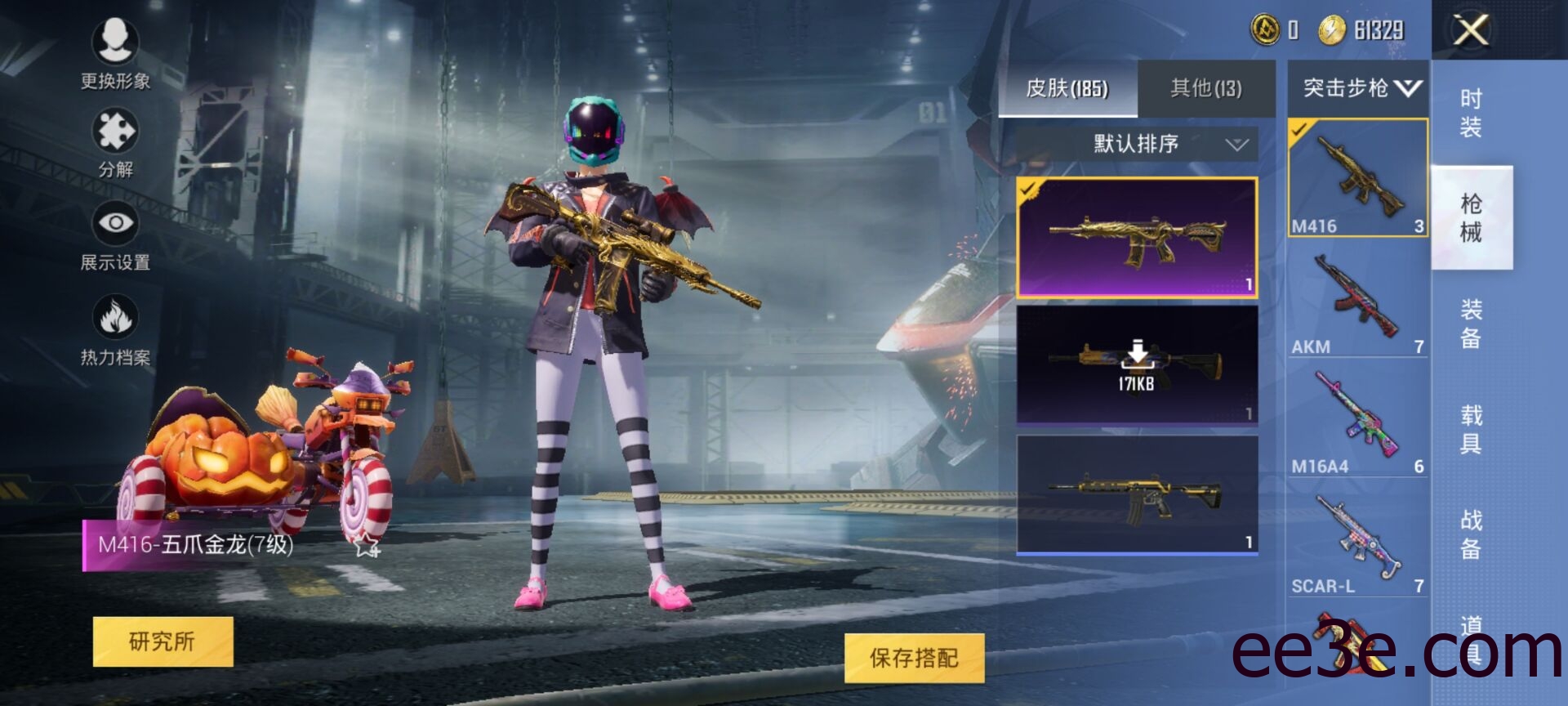
Task: Save the loadout with 保存搭配
Action: (914, 658)
